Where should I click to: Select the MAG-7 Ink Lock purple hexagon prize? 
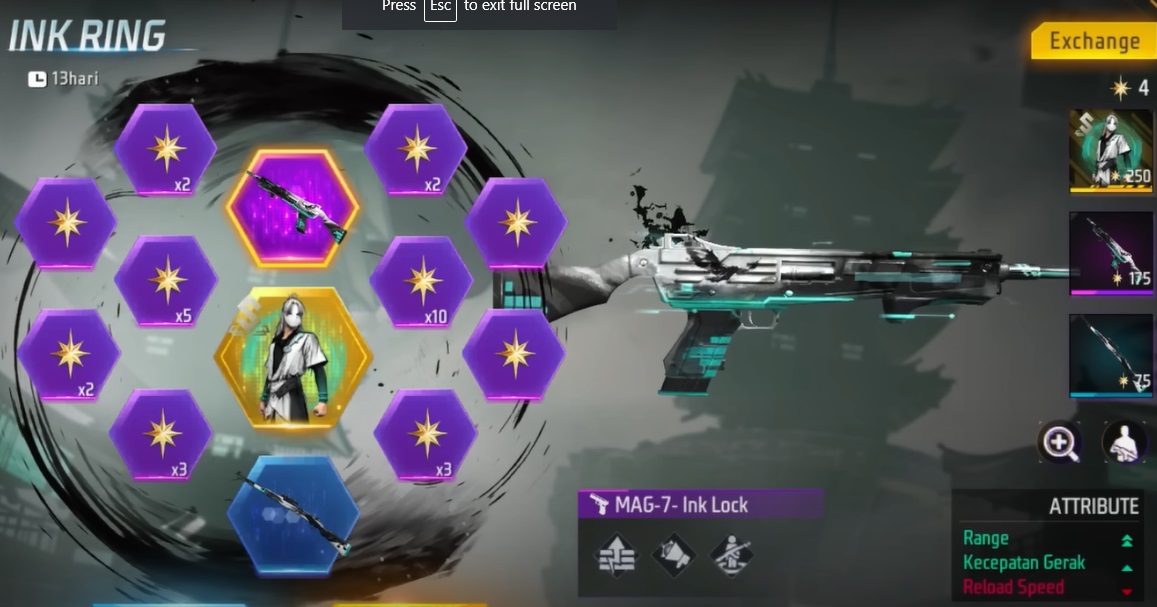tap(291, 208)
